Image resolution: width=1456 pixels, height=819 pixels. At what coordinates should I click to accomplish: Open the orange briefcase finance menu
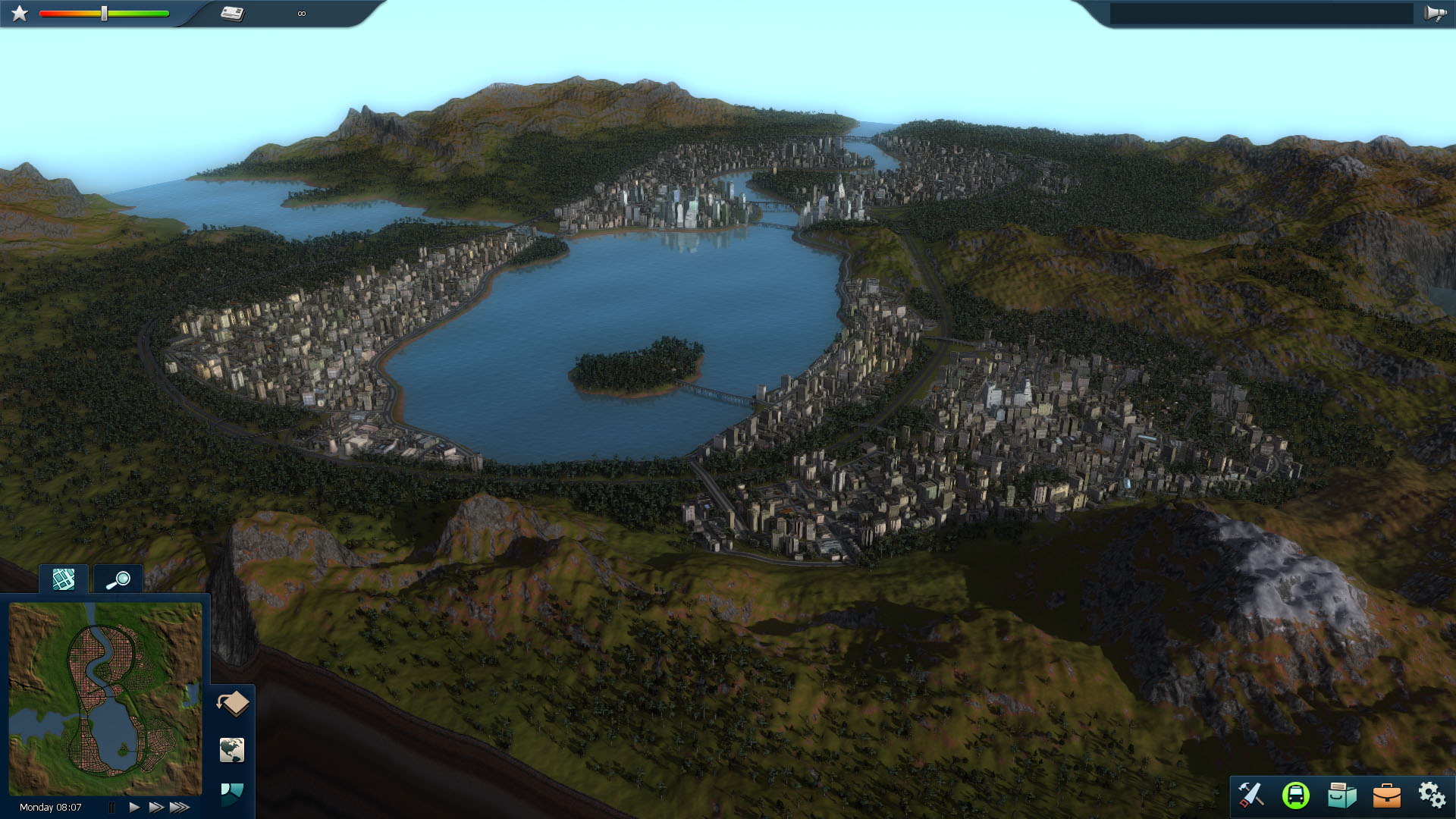1386,795
